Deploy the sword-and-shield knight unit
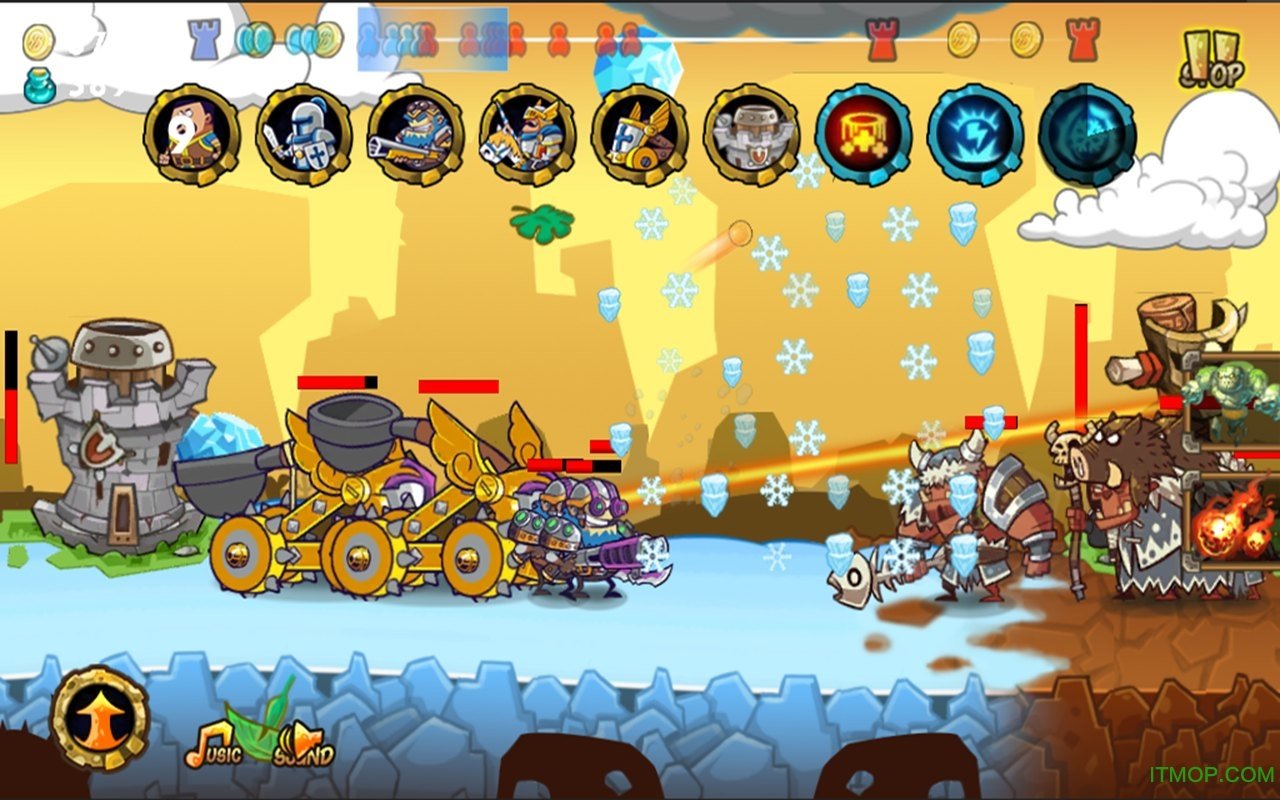Viewport: 1280px width, 800px height. coord(303,134)
